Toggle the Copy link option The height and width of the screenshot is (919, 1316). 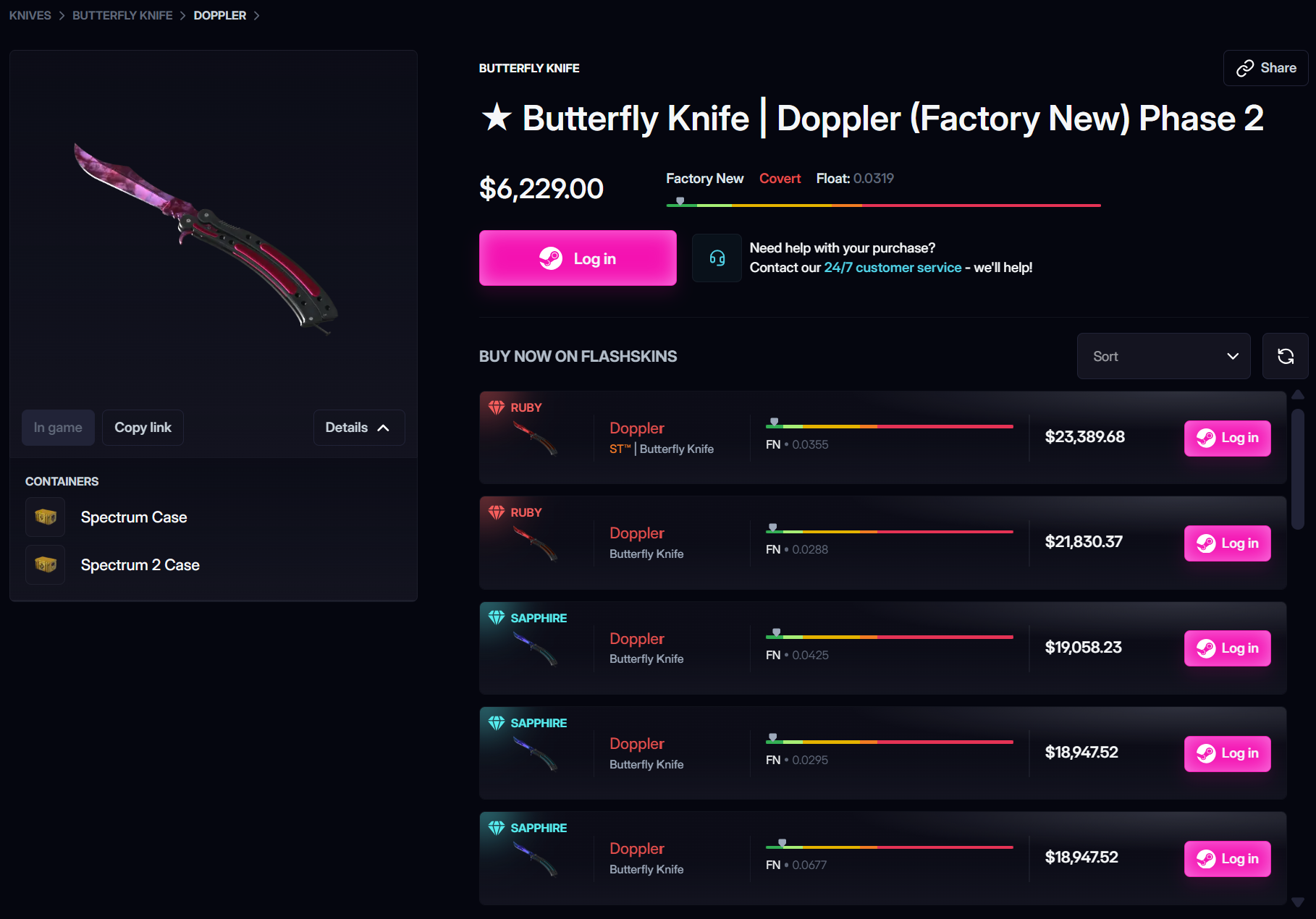(x=143, y=427)
